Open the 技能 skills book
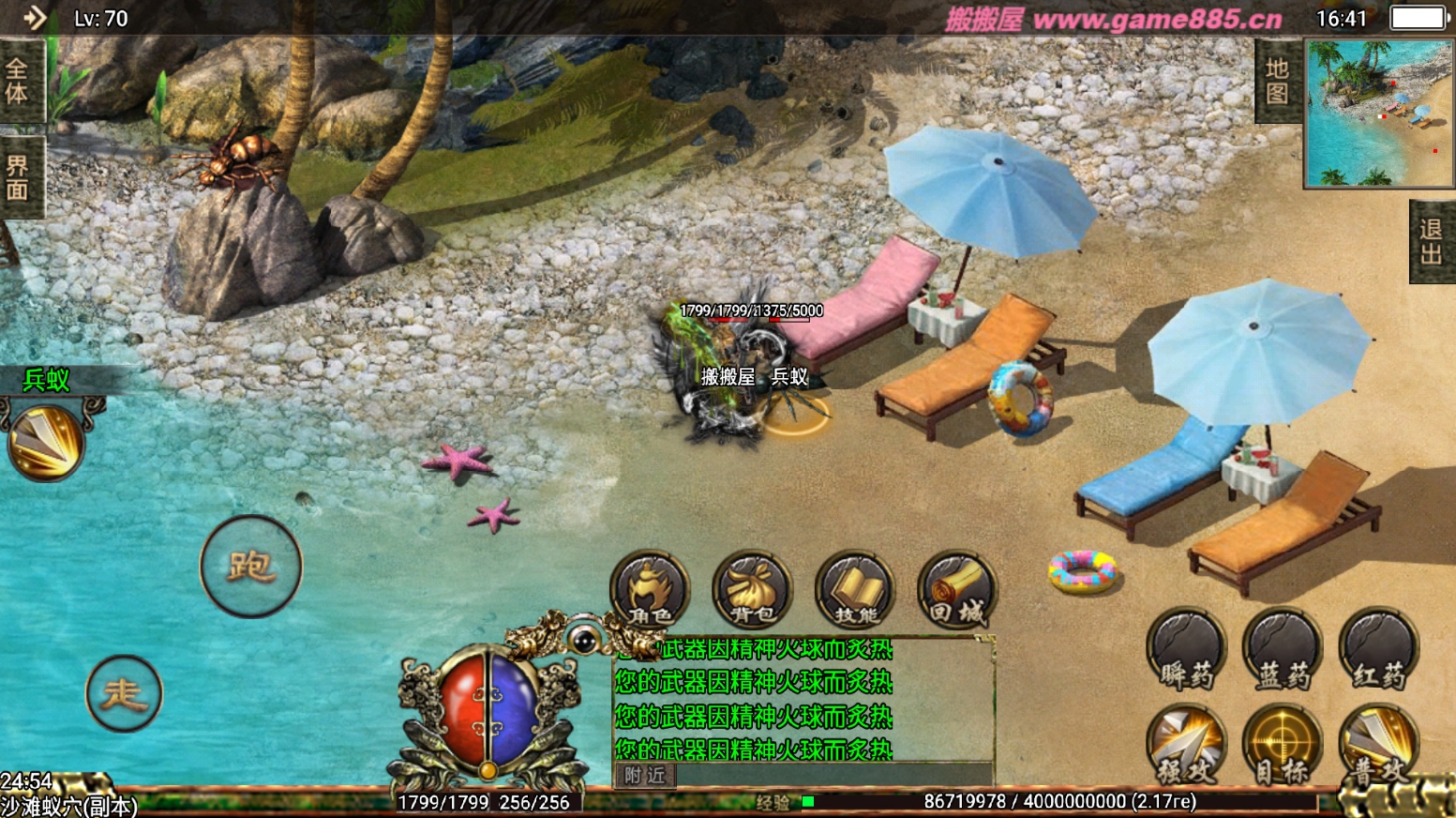This screenshot has width=1456, height=818. tap(855, 589)
